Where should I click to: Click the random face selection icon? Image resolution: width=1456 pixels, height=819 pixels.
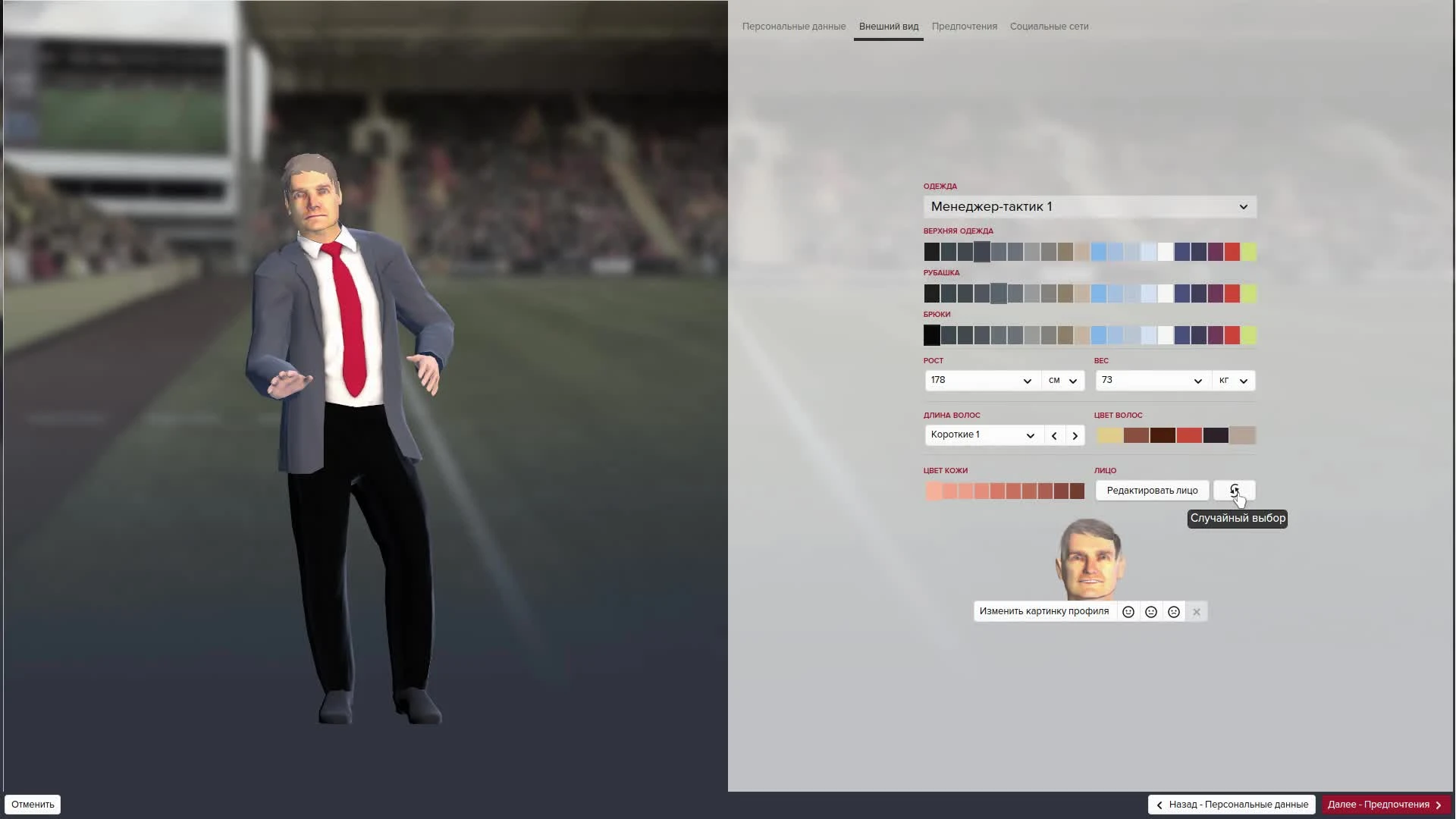click(1235, 490)
